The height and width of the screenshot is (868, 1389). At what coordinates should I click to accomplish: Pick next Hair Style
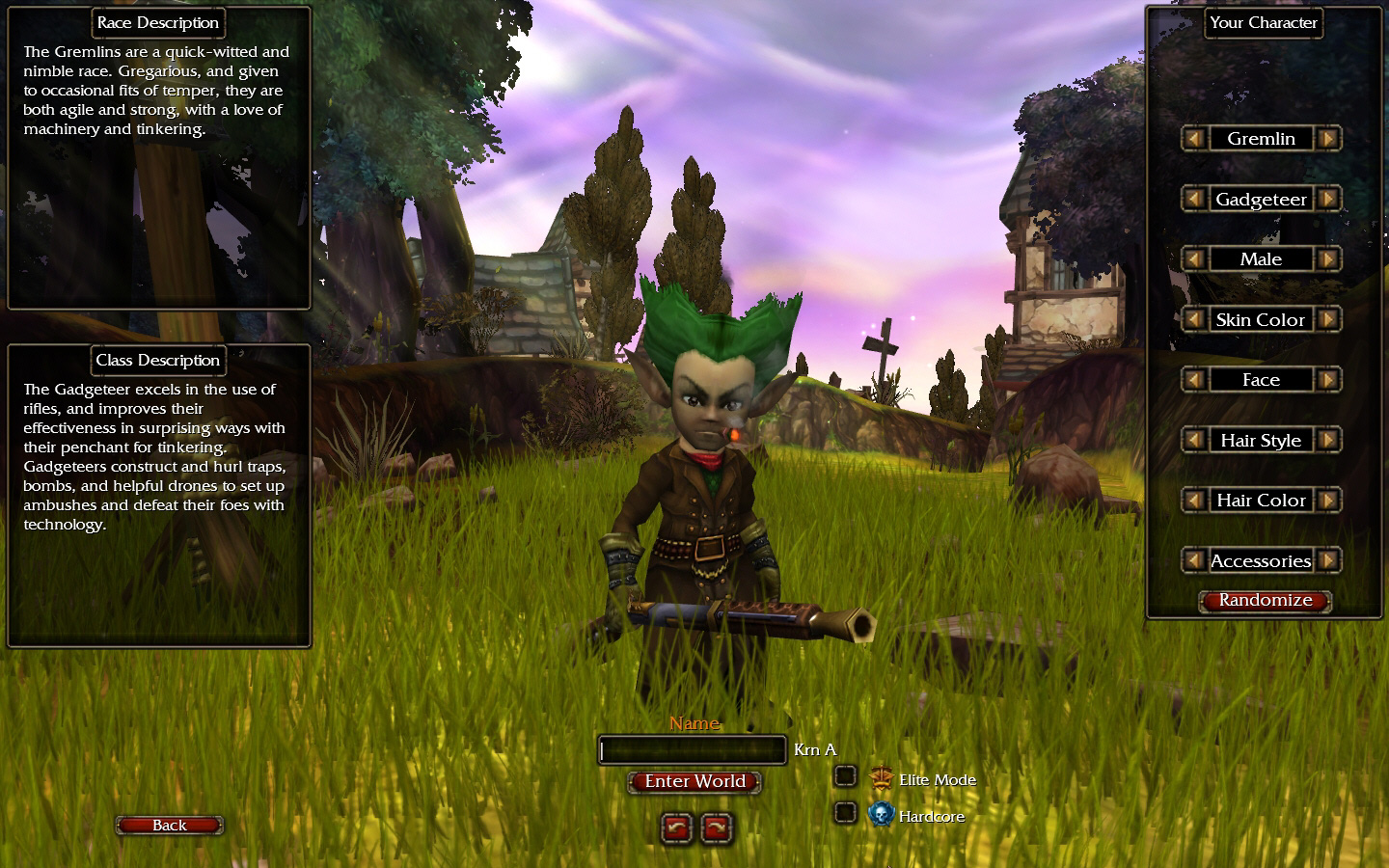[1328, 440]
